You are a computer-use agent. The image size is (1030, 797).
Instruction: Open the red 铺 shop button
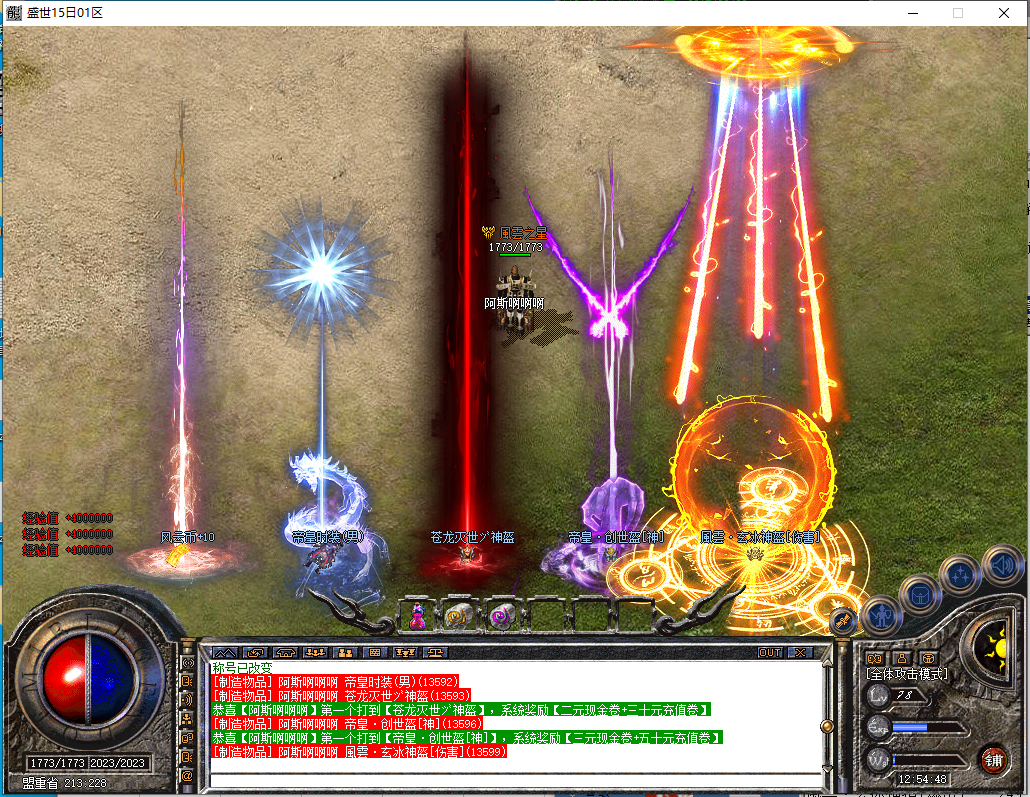(x=993, y=759)
